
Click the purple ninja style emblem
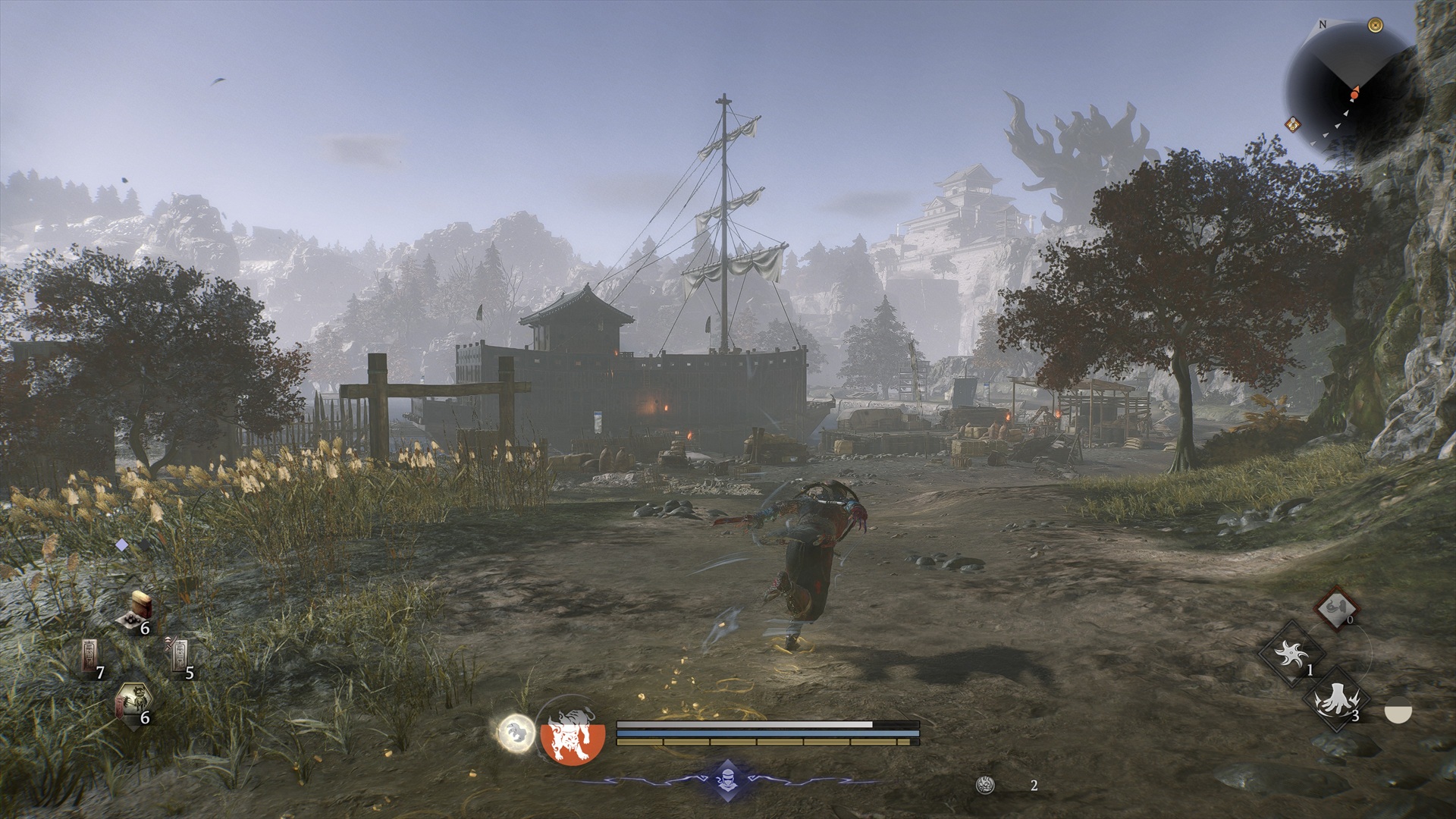(726, 781)
